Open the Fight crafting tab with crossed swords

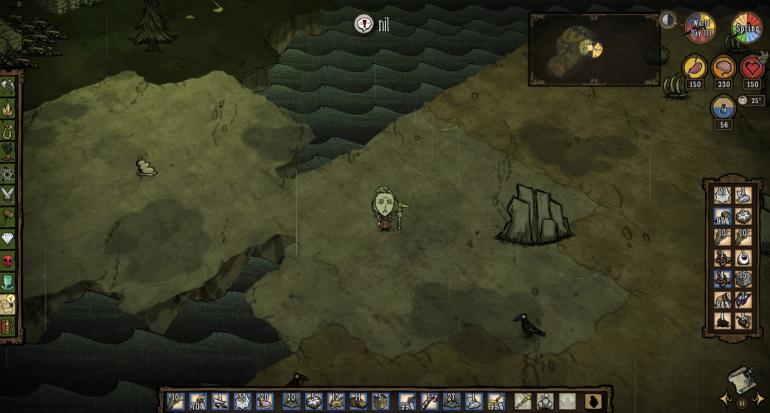click(x=9, y=194)
